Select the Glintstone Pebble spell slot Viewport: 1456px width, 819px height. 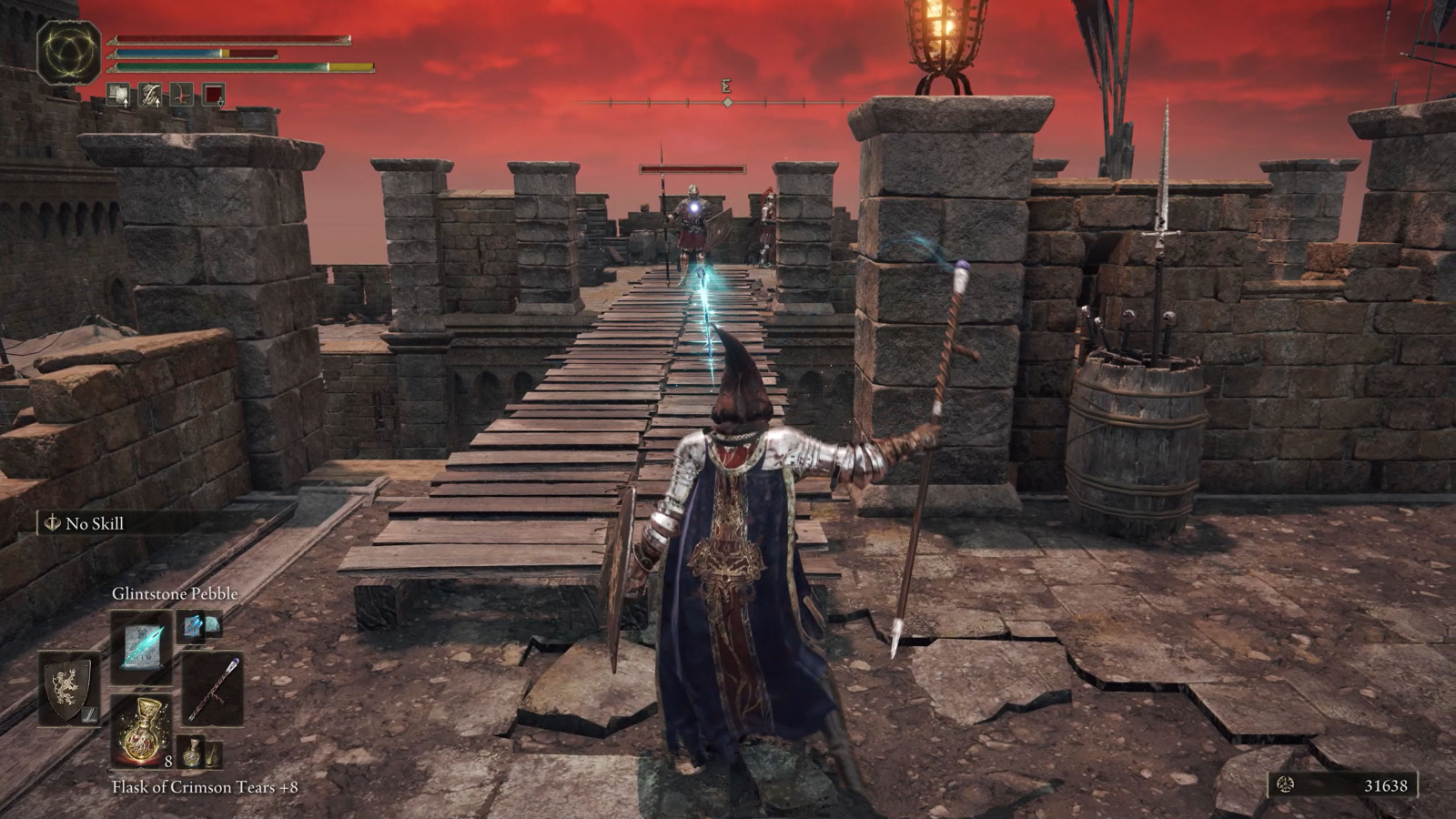[x=142, y=647]
